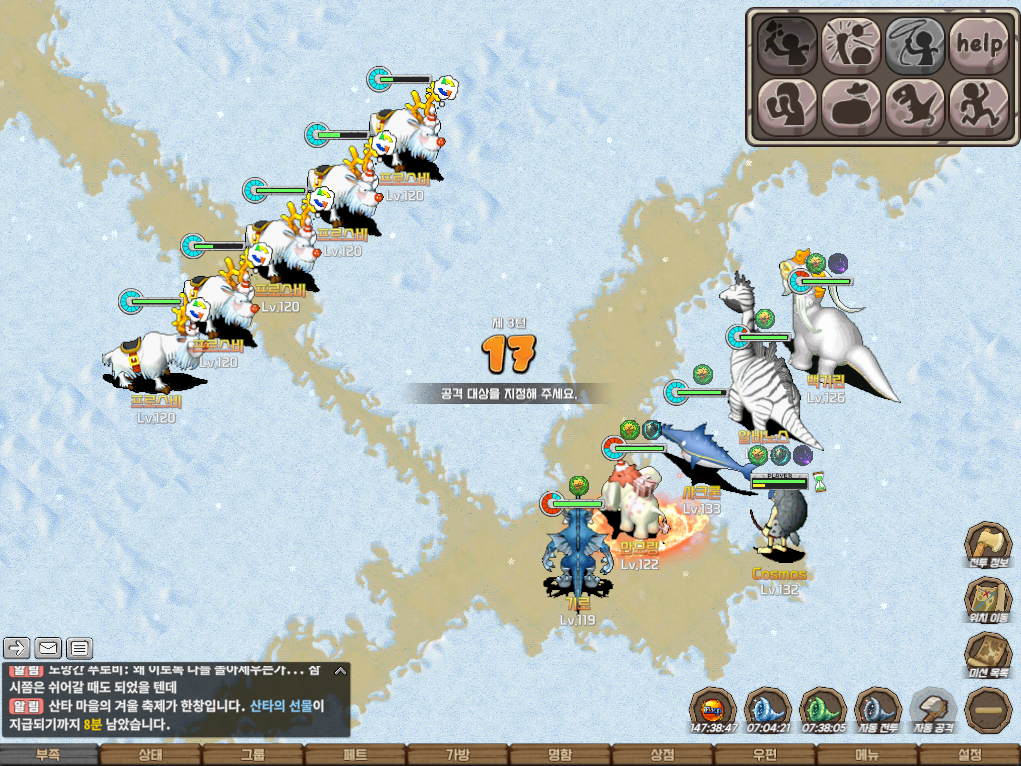
Task: Switch to the 페트 pet tab
Action: coord(354,755)
